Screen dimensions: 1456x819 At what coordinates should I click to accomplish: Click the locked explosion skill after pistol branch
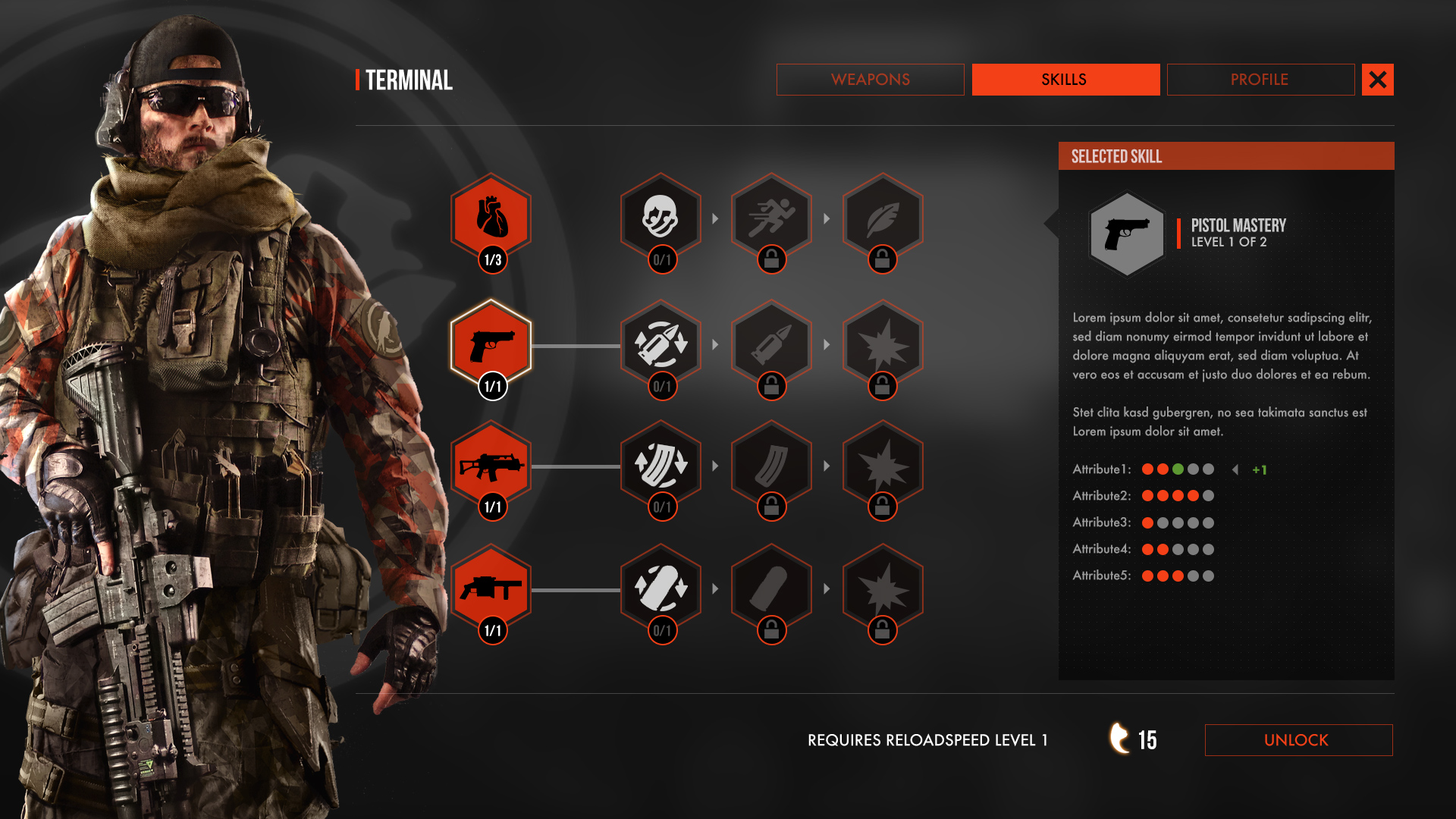pos(882,343)
